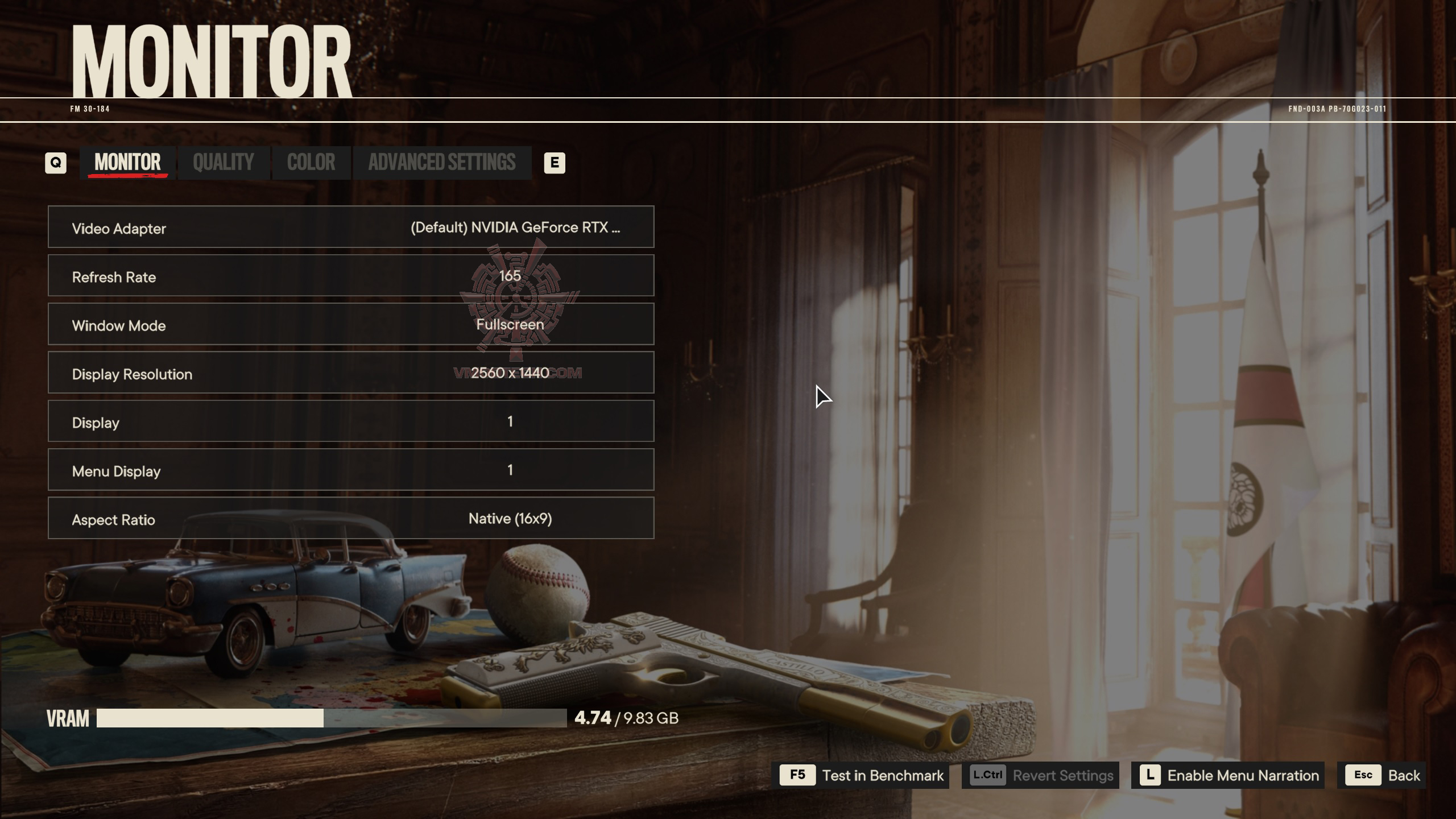1456x819 pixels.
Task: Click Test in Benchmark
Action: click(x=861, y=775)
